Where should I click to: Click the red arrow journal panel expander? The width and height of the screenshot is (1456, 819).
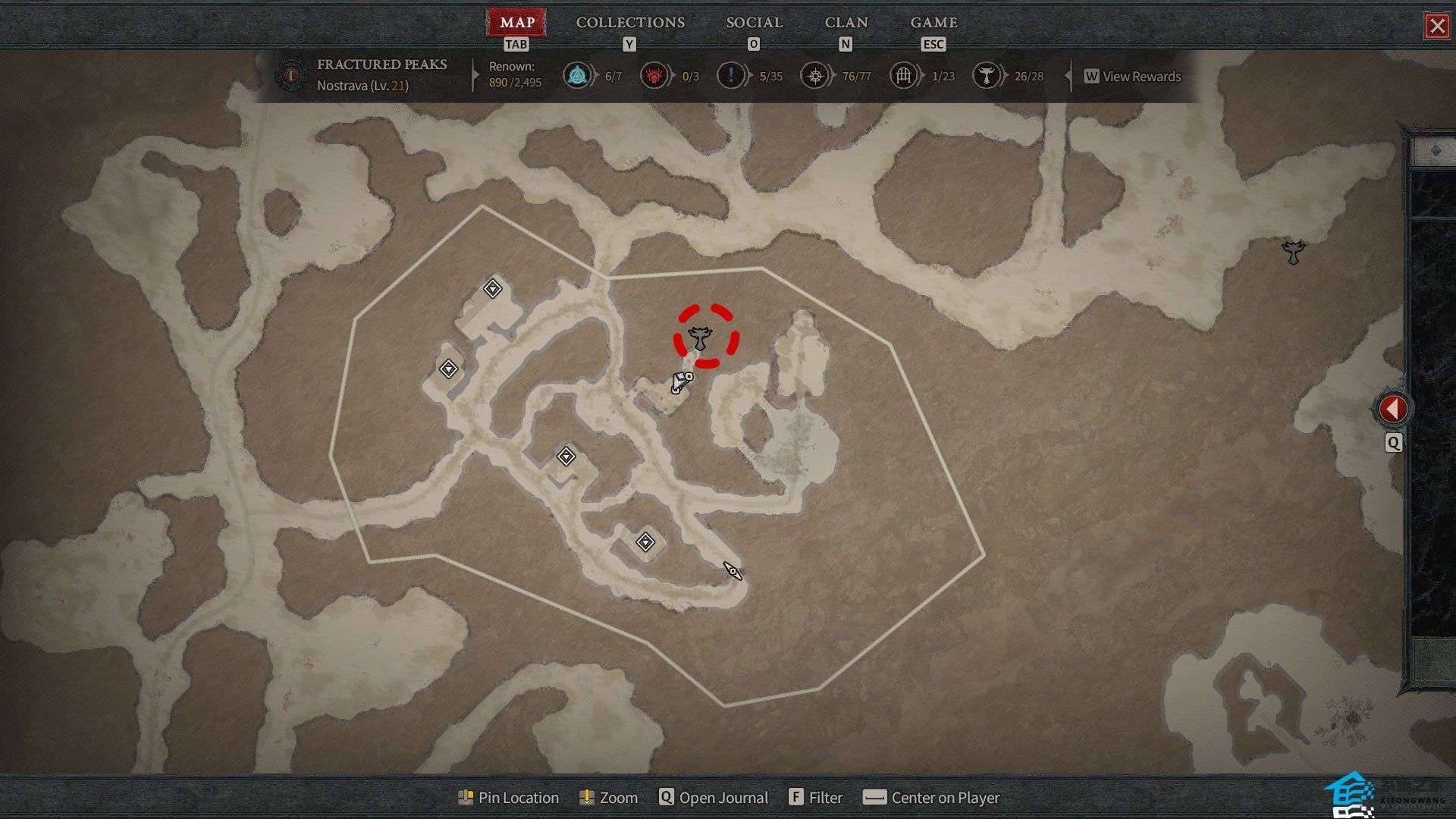(1393, 409)
